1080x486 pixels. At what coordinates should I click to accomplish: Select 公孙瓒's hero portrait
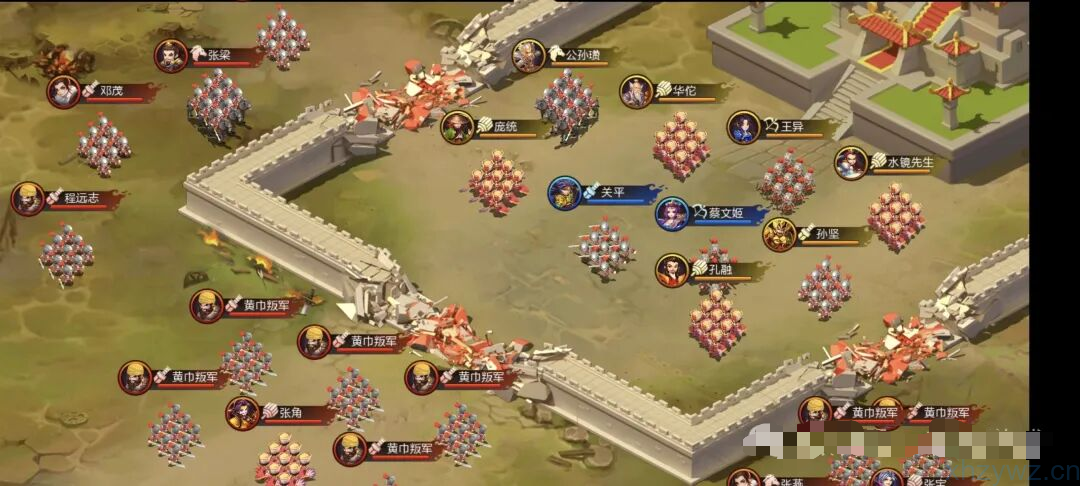(x=529, y=56)
